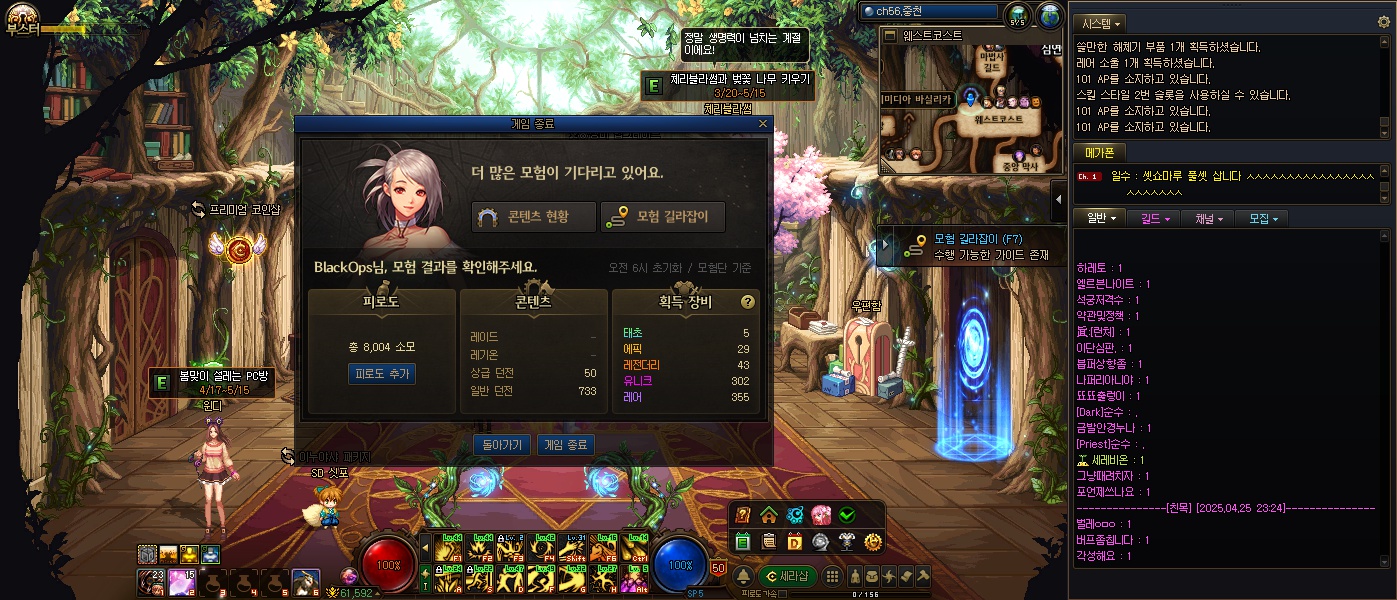
Task: Open the green house icon
Action: tap(769, 515)
